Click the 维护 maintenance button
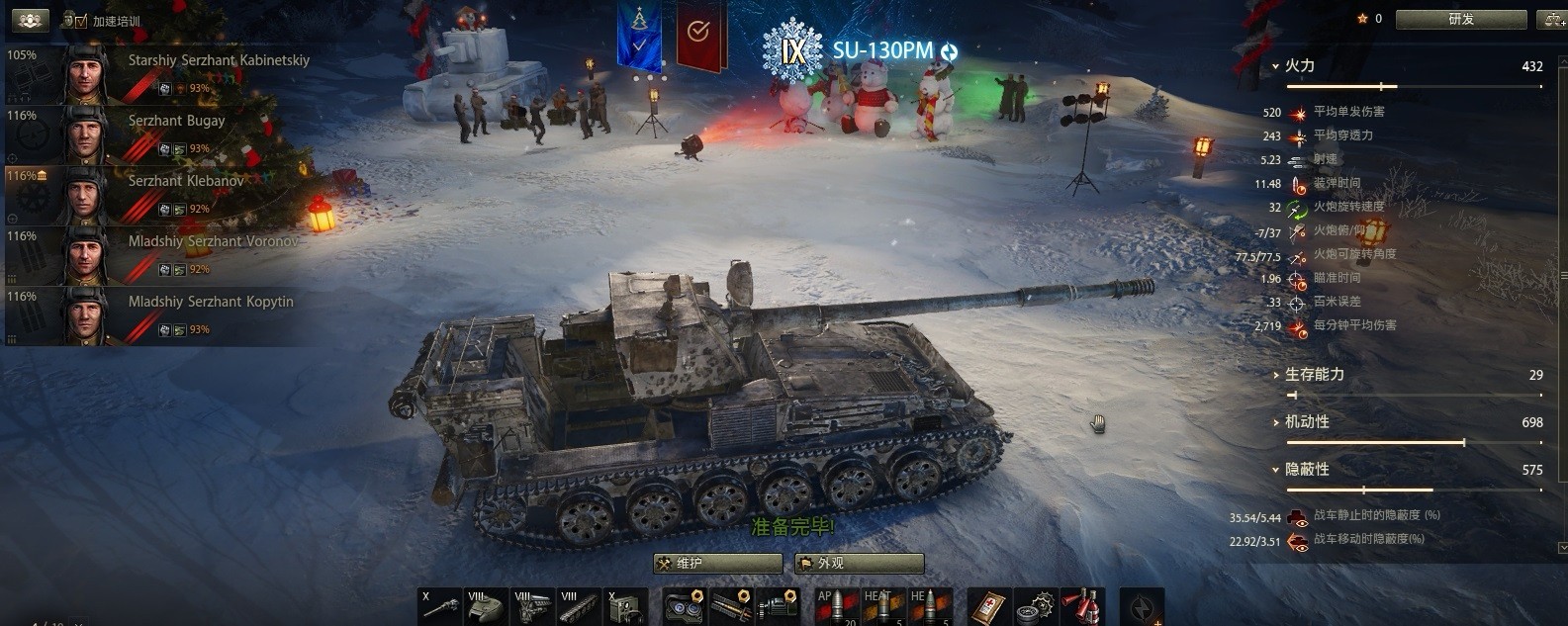Image resolution: width=1568 pixels, height=626 pixels. 718,563
